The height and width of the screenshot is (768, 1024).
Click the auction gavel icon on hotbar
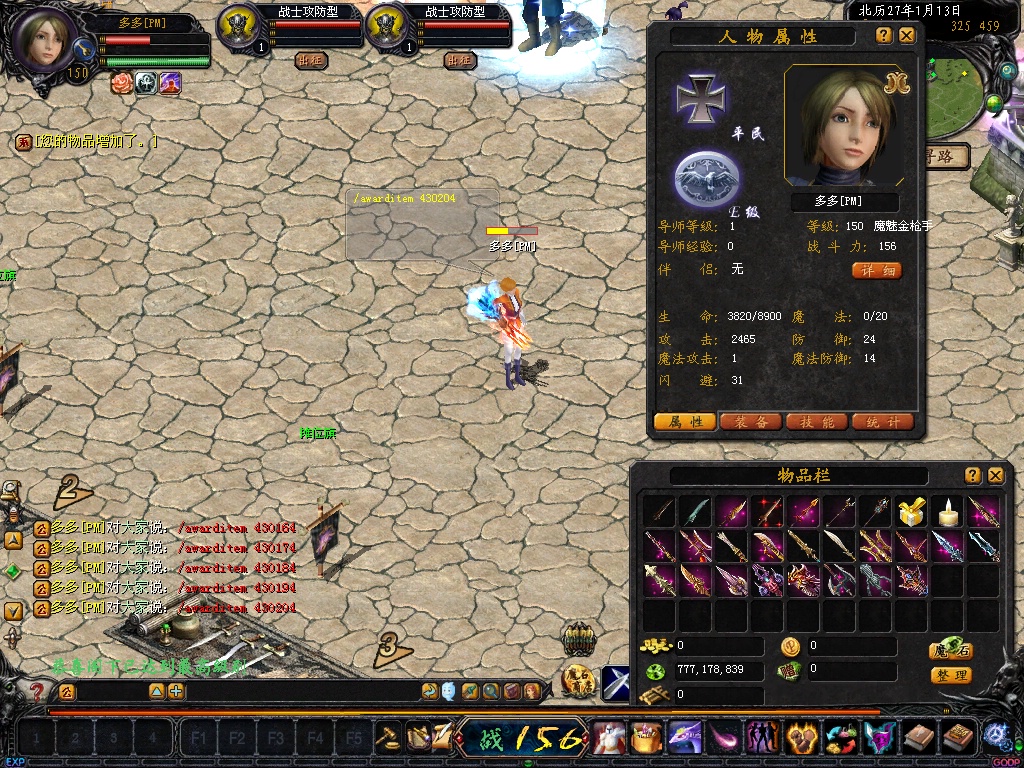pyautogui.click(x=388, y=739)
